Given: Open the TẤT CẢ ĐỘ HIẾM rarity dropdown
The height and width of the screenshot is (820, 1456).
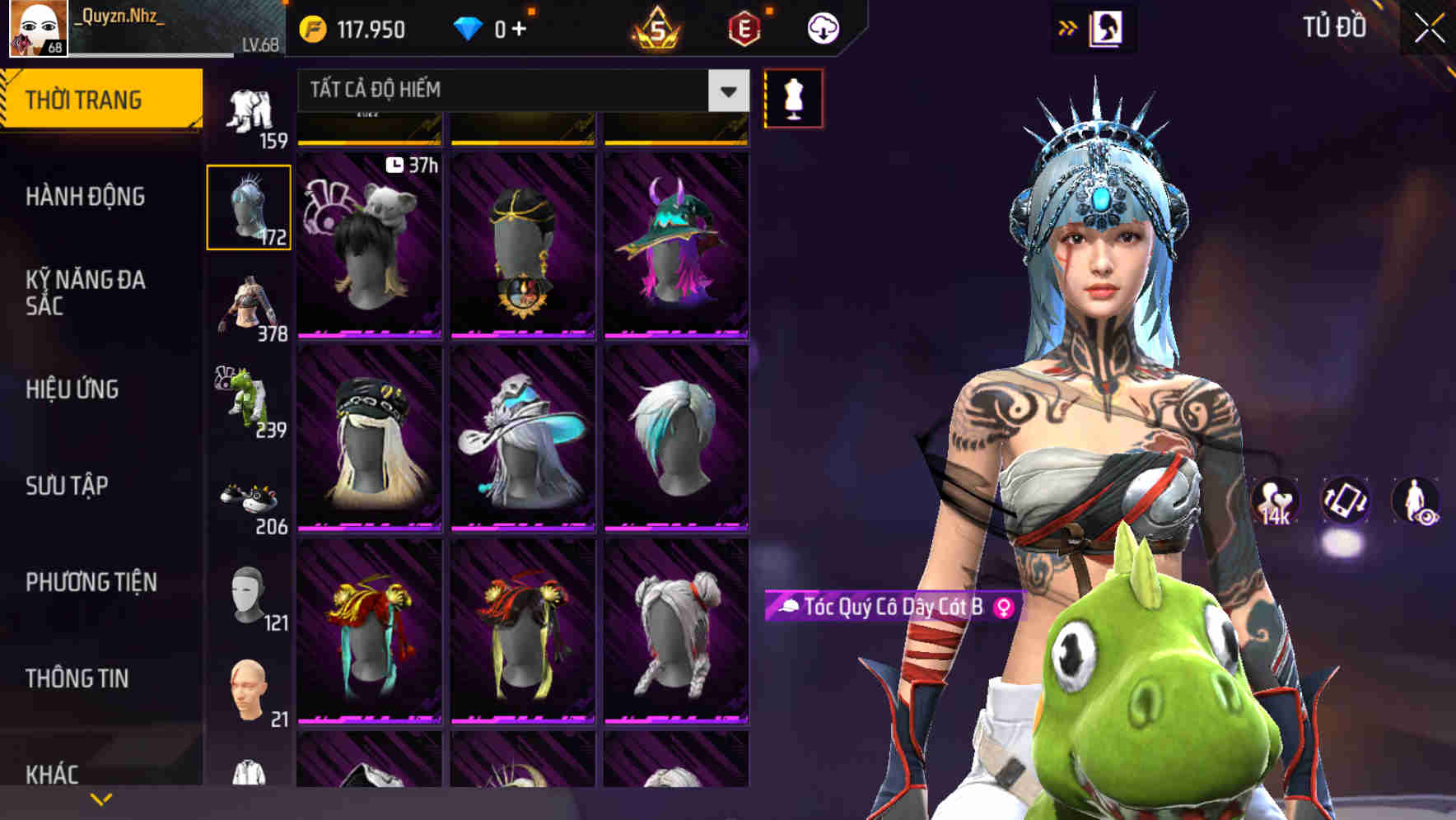Looking at the screenshot, I should 519,91.
